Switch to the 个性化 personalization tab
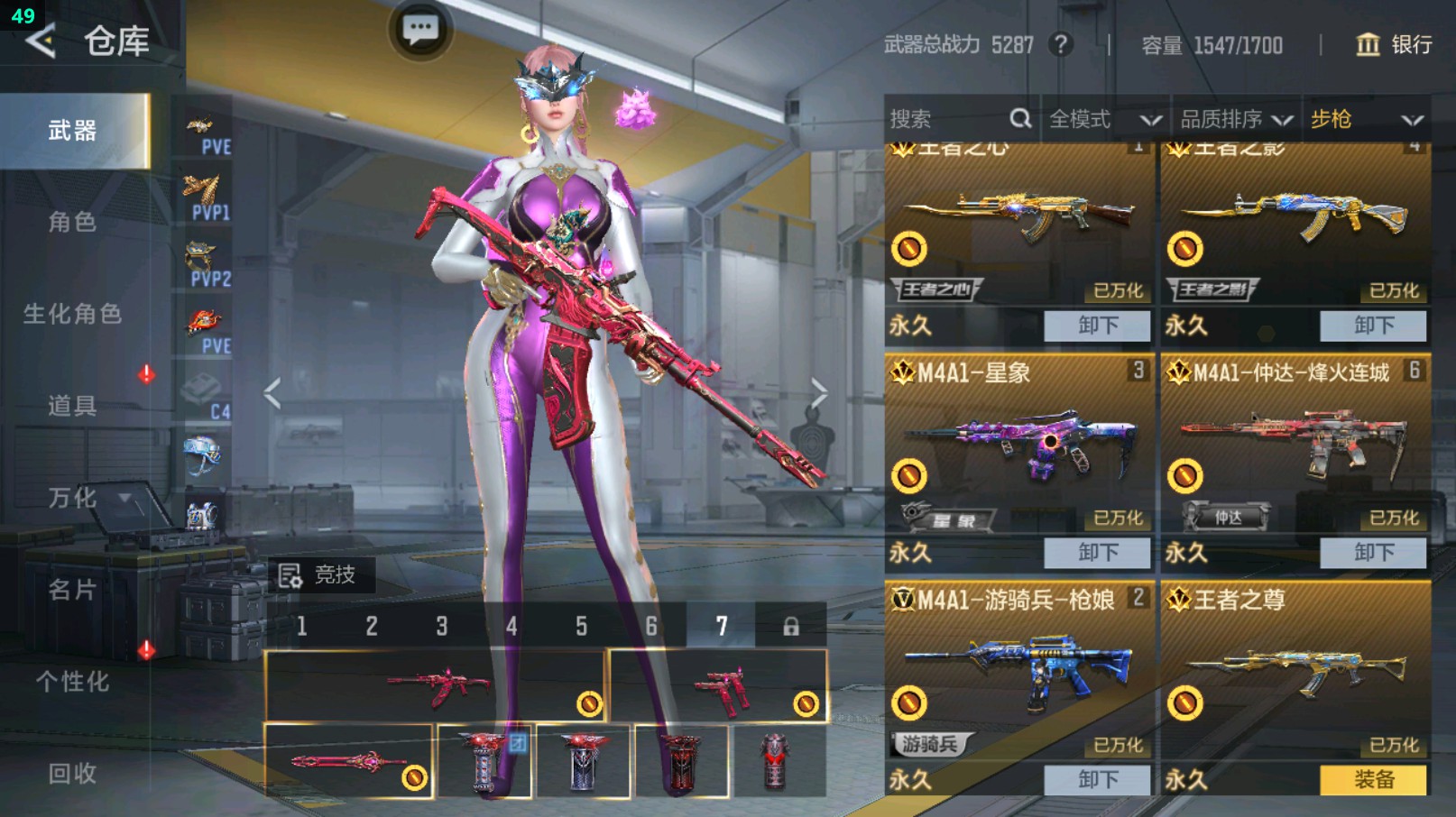 pos(72,682)
